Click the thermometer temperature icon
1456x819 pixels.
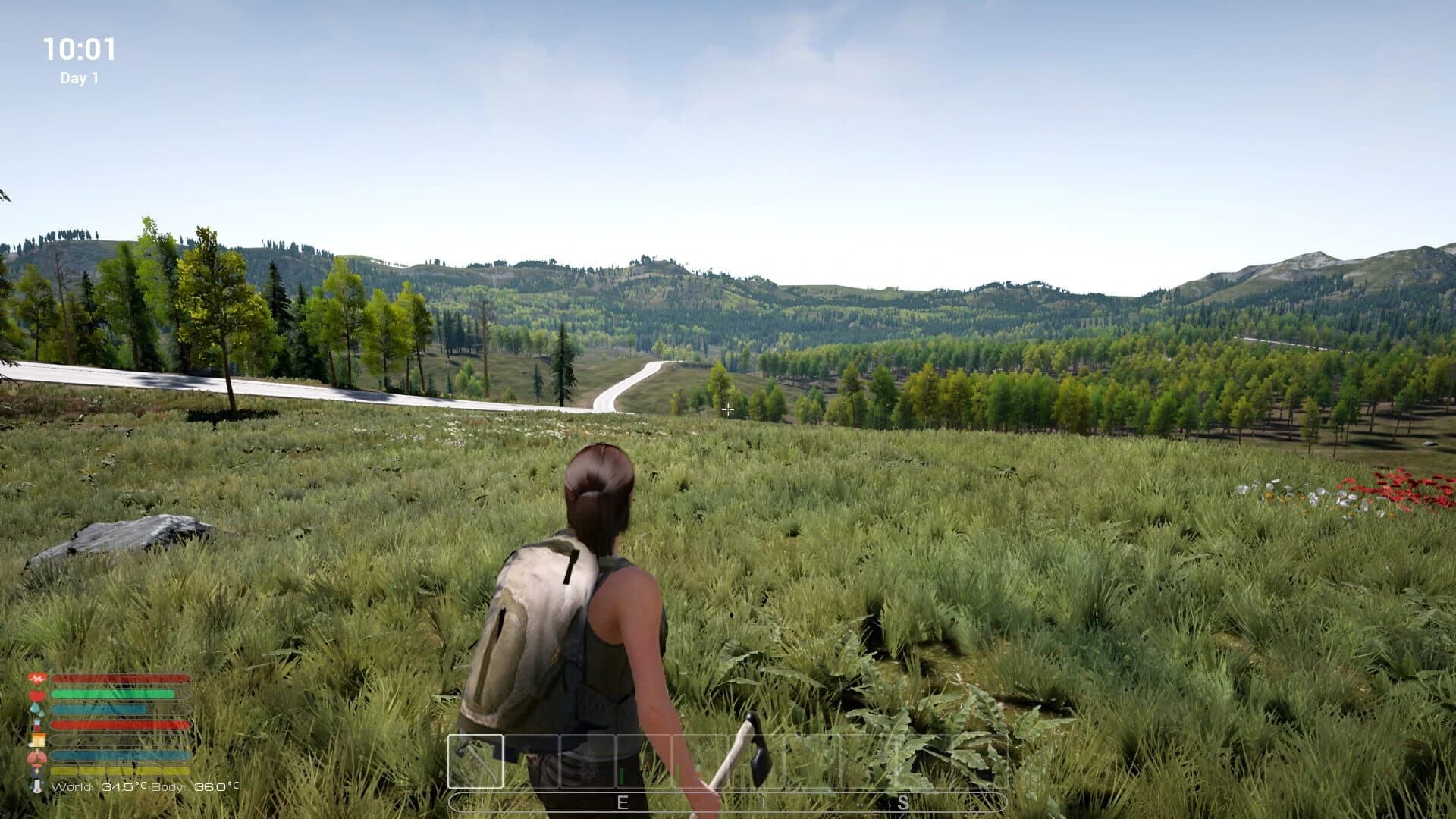tap(36, 787)
